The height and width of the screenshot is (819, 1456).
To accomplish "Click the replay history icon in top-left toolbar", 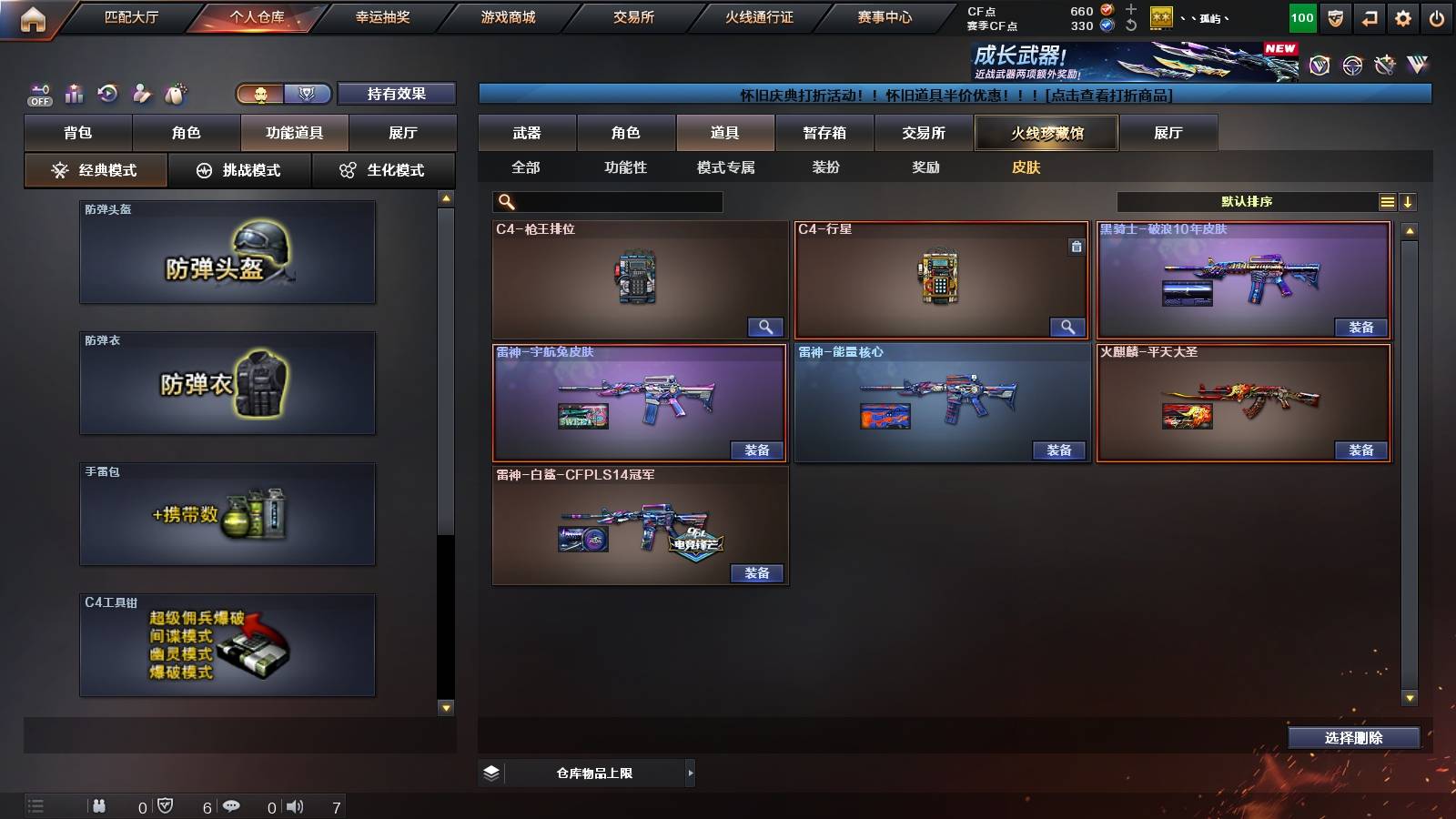I will click(107, 93).
